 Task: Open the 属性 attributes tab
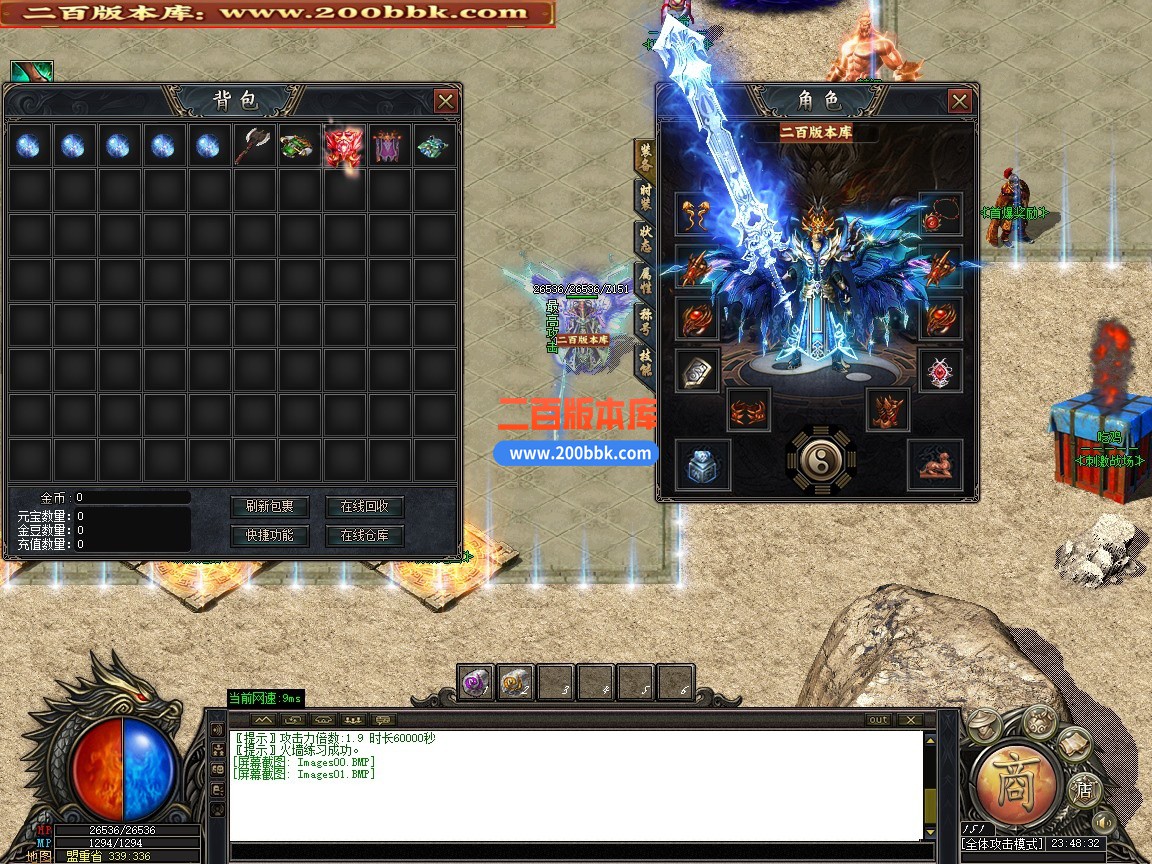(x=646, y=282)
